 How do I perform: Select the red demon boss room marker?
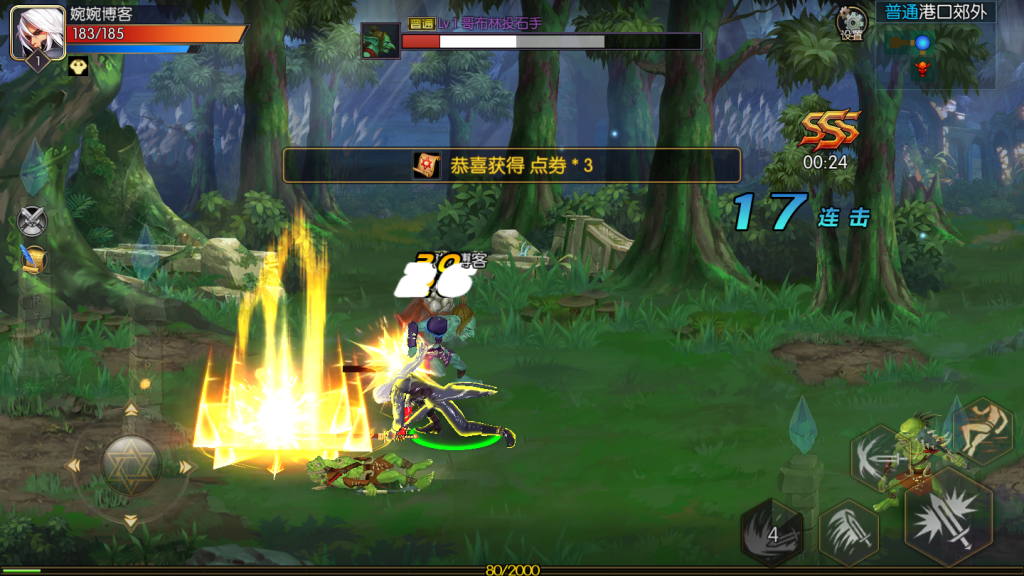(922, 68)
